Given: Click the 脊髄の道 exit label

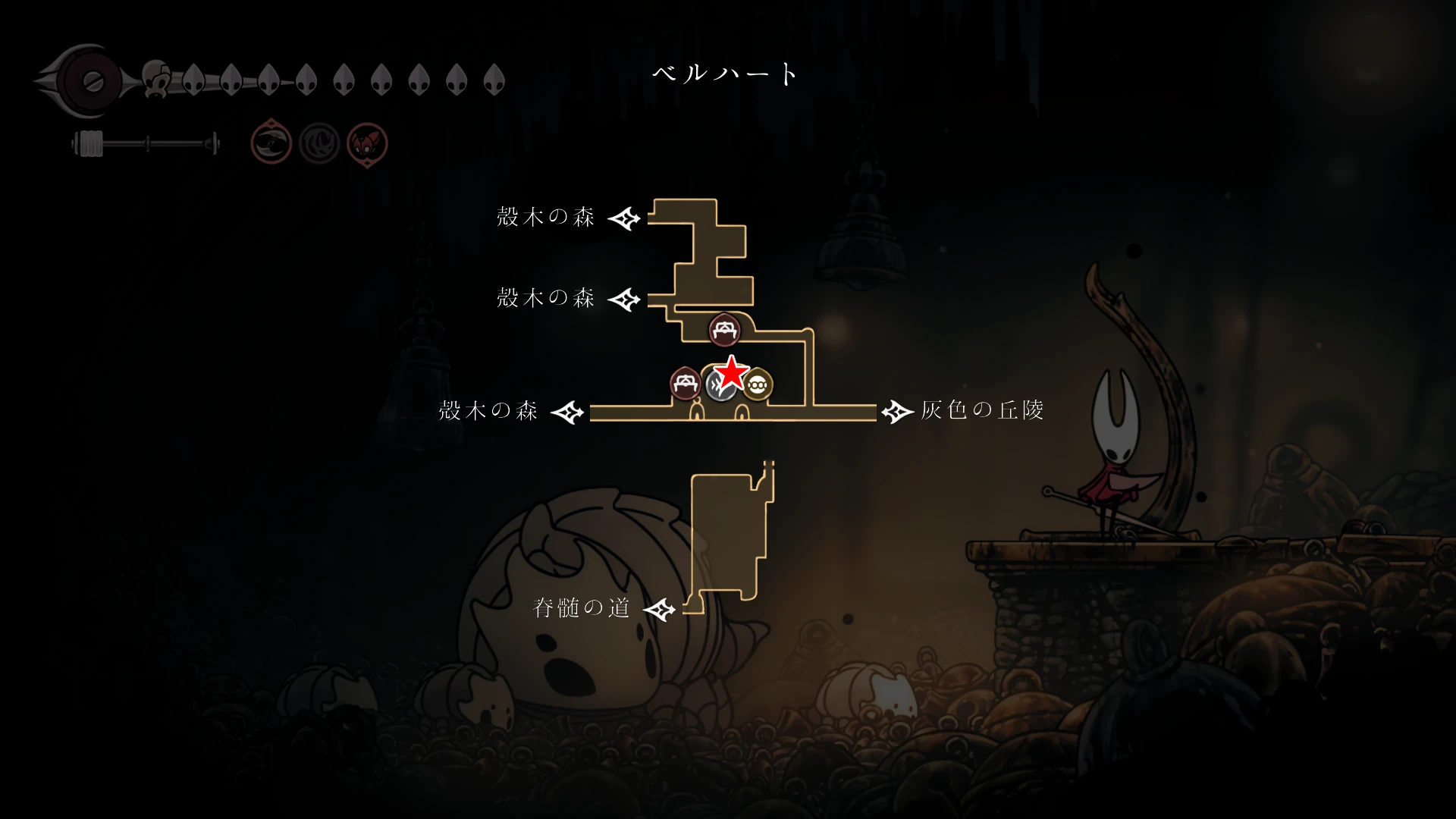Looking at the screenshot, I should point(582,608).
